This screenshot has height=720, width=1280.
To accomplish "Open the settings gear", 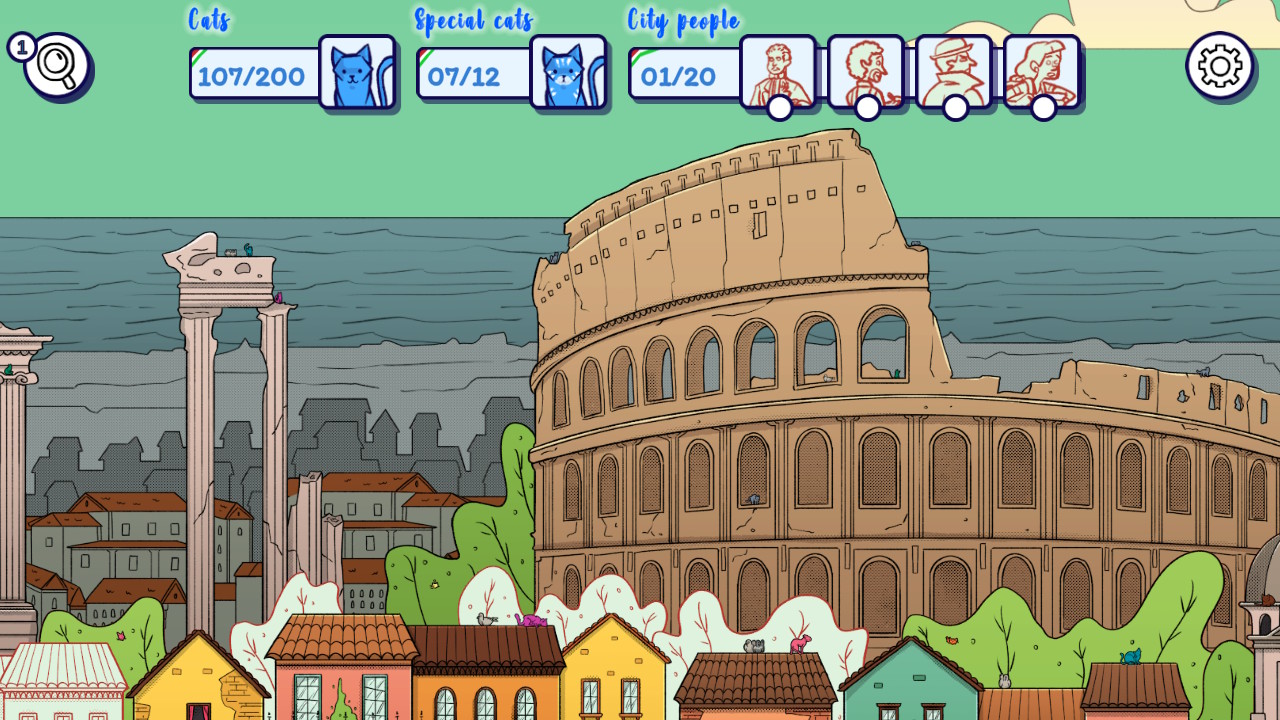I will point(1218,68).
